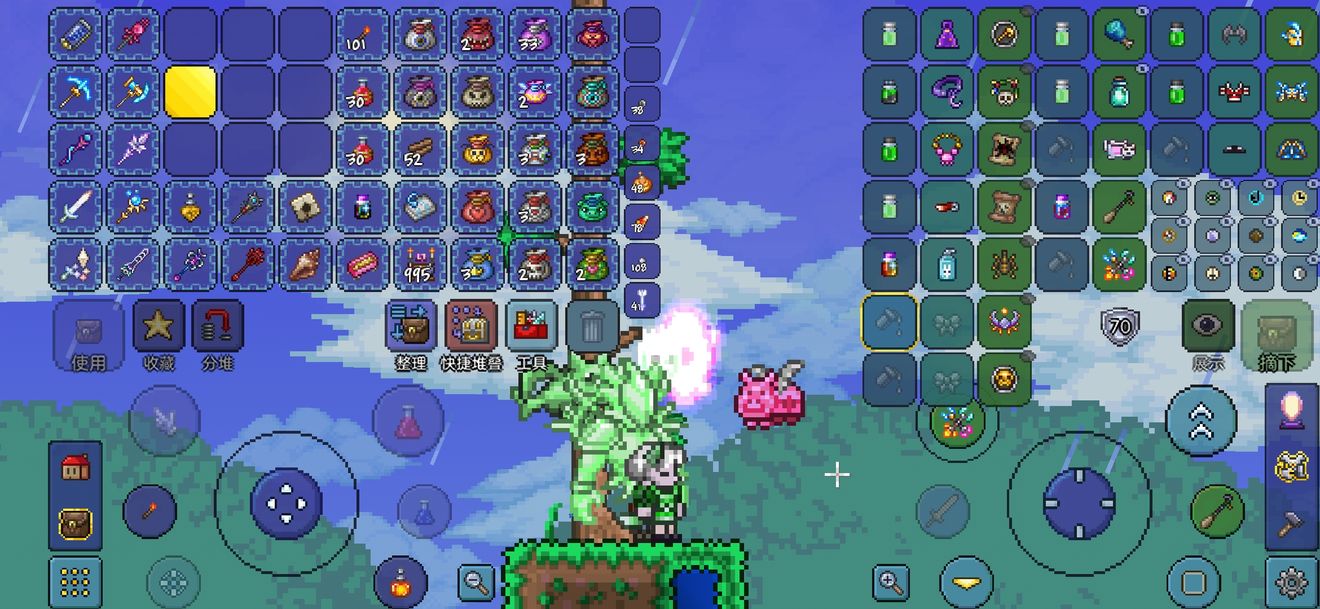
Task: Tap the double-arrow jump button
Action: pos(1201,422)
